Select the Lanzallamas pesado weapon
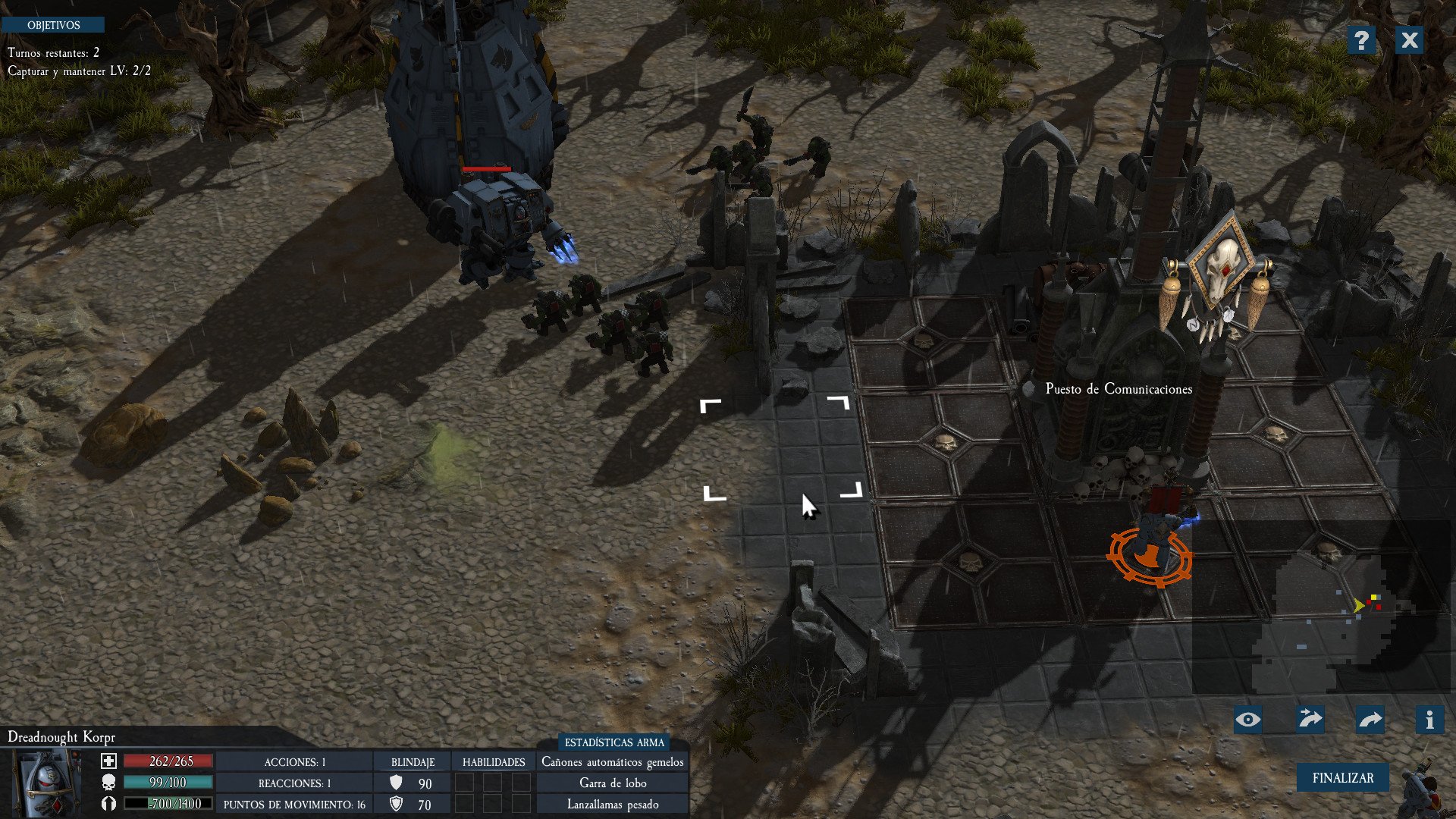The height and width of the screenshot is (819, 1456). pyautogui.click(x=614, y=804)
